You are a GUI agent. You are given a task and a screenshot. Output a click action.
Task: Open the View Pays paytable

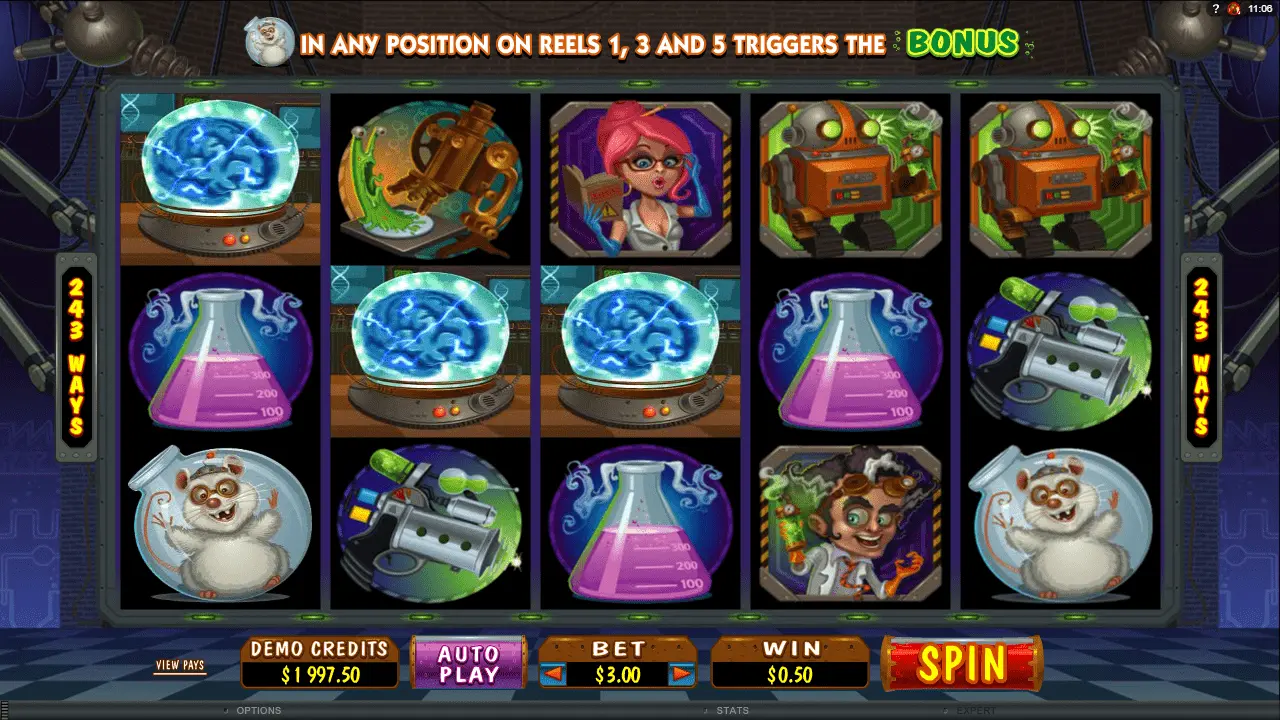click(x=180, y=665)
